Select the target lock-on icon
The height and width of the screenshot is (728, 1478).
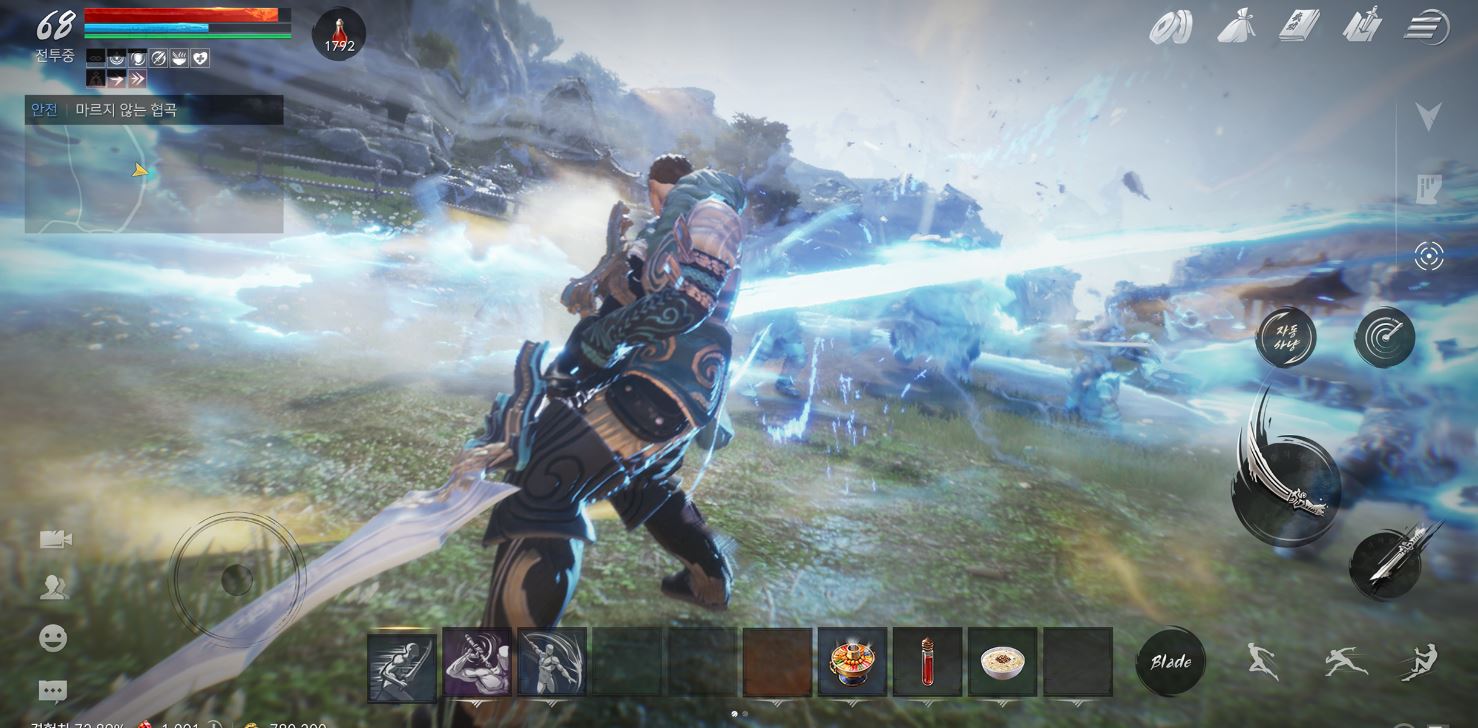pos(1428,255)
